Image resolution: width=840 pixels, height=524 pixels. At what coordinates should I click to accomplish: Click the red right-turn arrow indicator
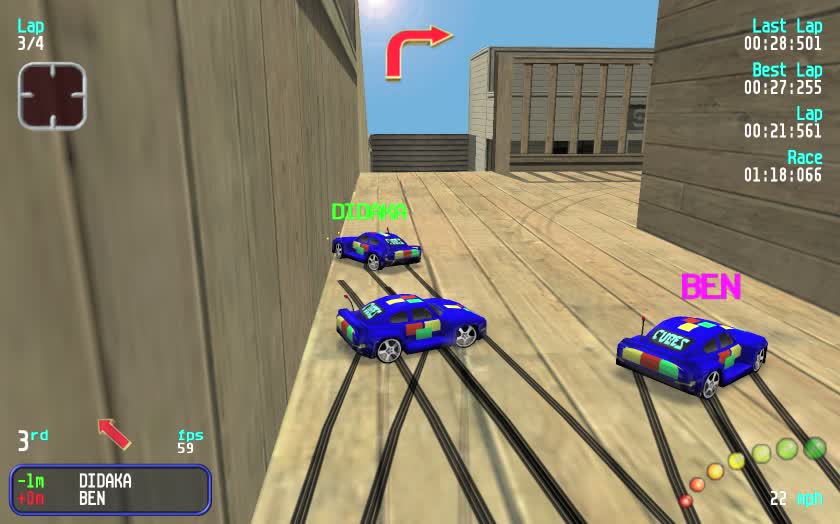416,50
